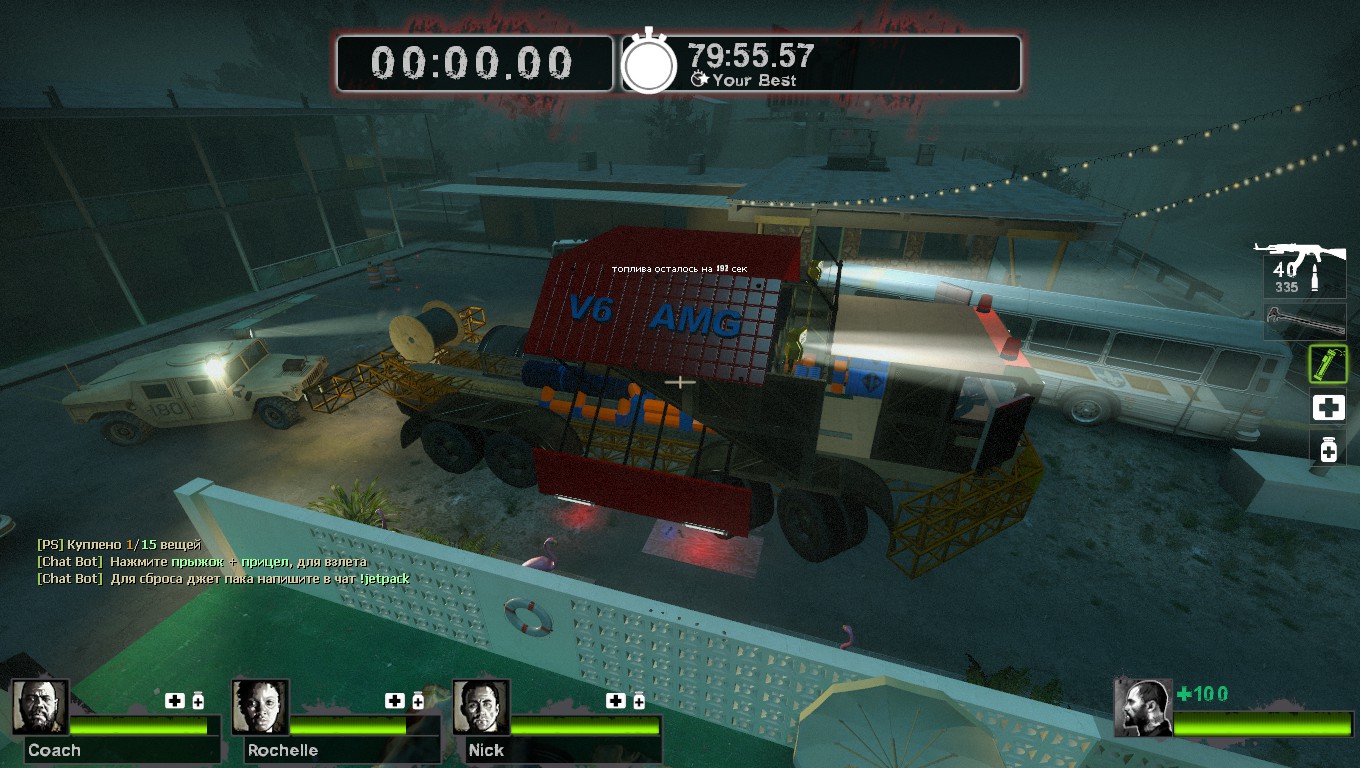Click Coach's teammate portrait
This screenshot has width=1360, height=768.
(x=40, y=707)
